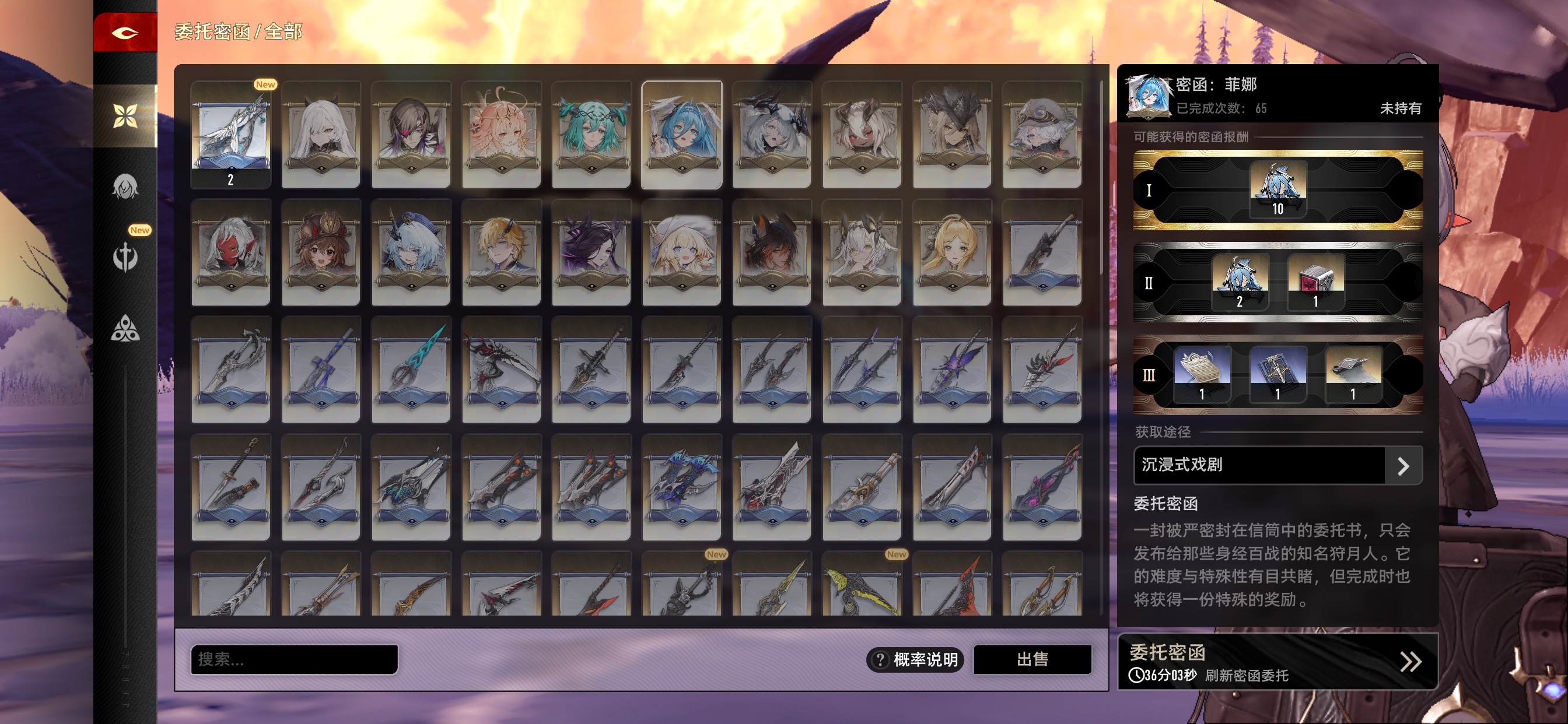Click the search input field

(x=294, y=659)
